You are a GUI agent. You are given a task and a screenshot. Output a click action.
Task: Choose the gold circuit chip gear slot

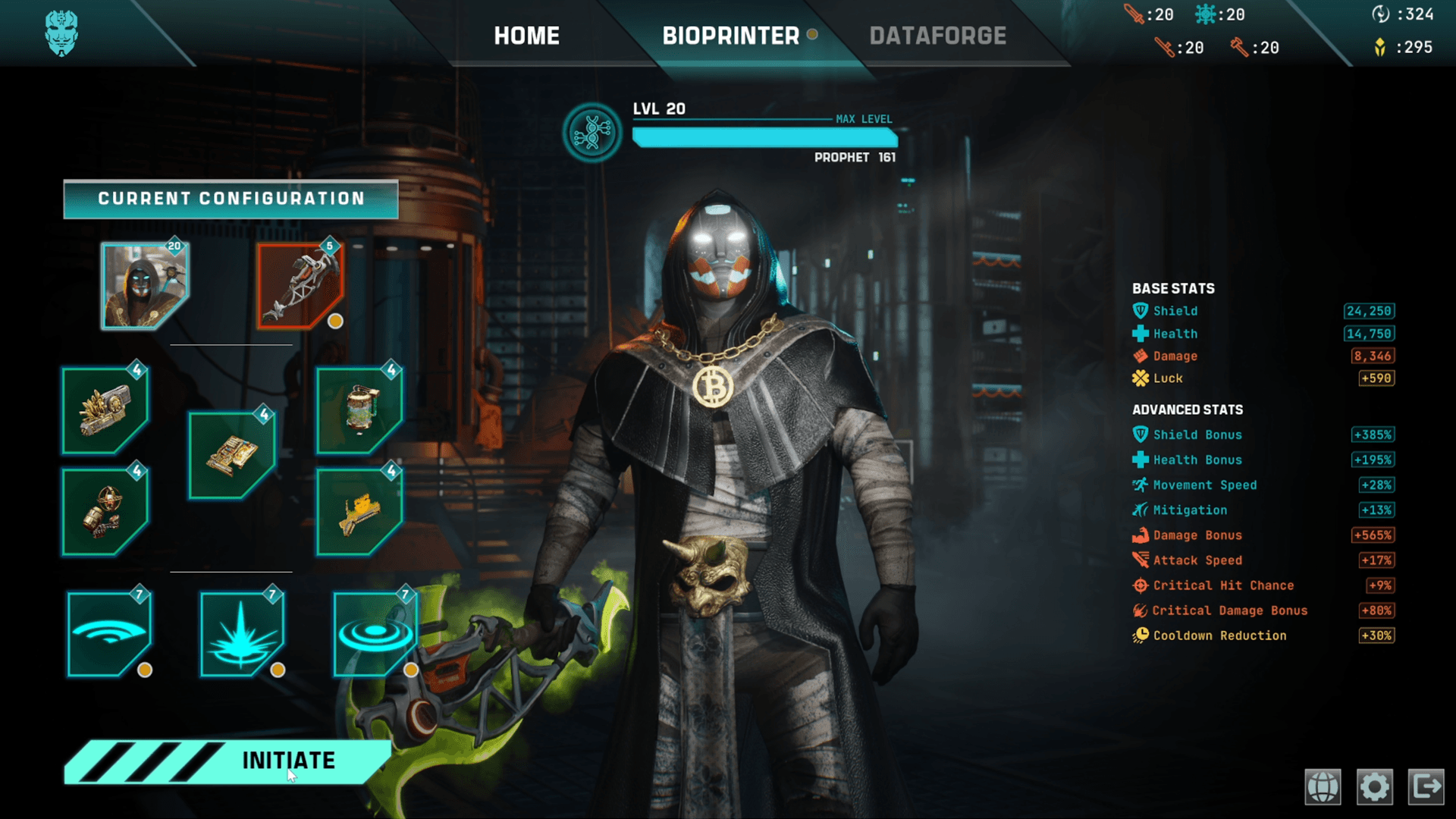231,455
